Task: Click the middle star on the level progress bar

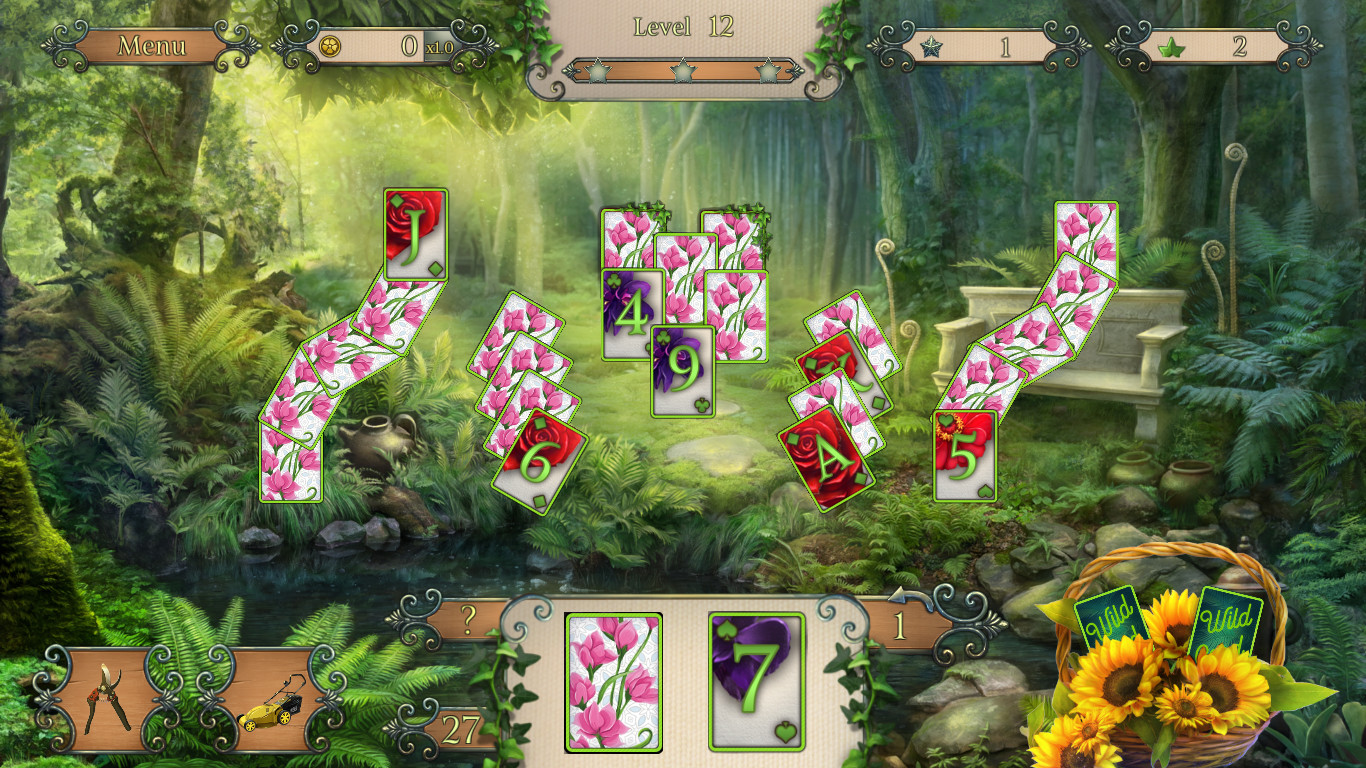Action: click(x=682, y=72)
